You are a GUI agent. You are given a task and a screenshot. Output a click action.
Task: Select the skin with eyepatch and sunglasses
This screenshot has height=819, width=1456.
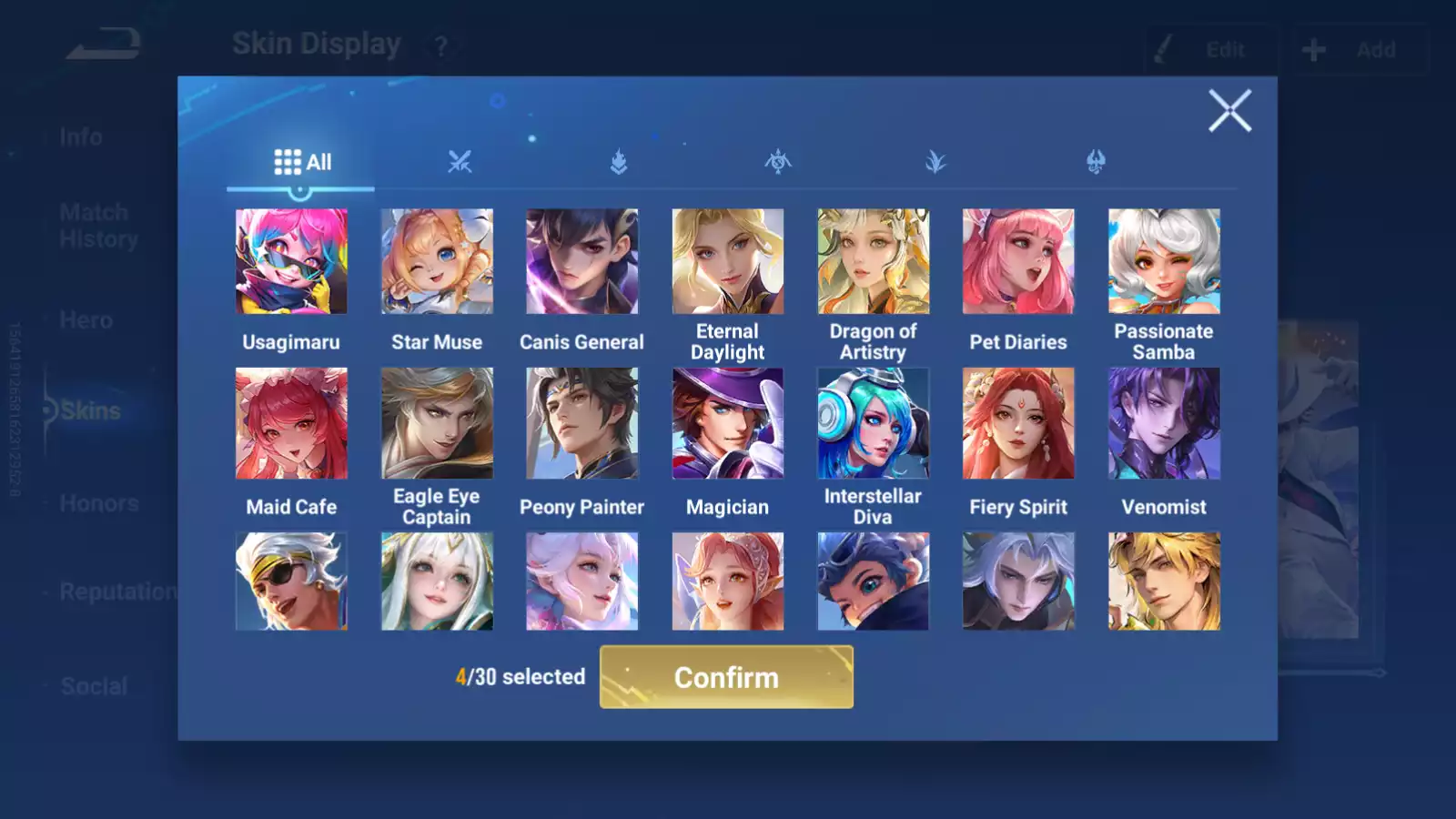[x=291, y=581]
